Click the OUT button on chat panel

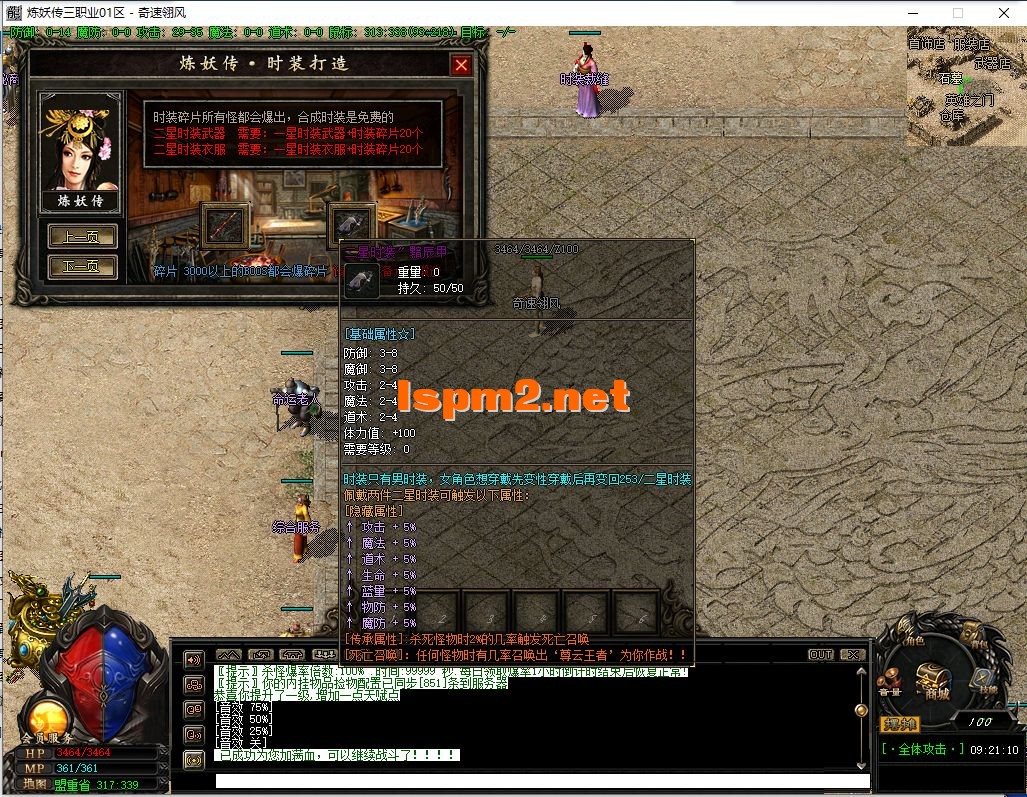(x=821, y=655)
